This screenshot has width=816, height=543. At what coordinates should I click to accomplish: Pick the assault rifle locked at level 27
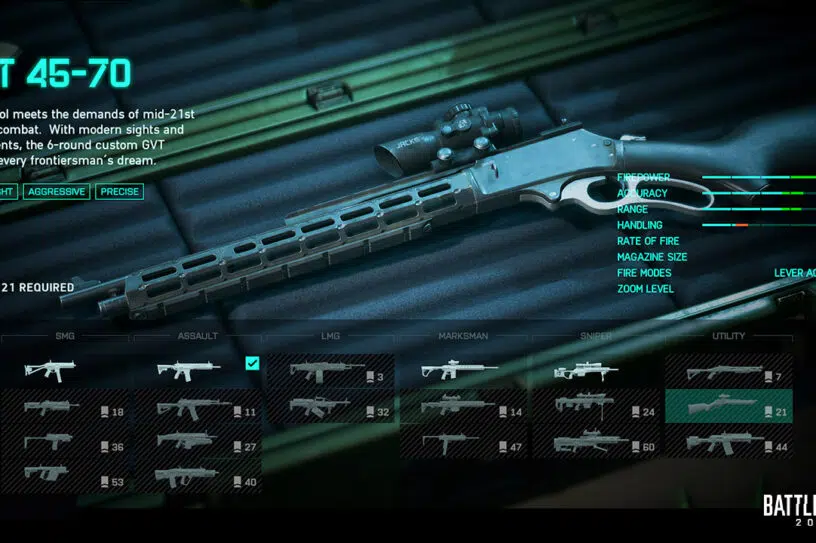(x=196, y=443)
